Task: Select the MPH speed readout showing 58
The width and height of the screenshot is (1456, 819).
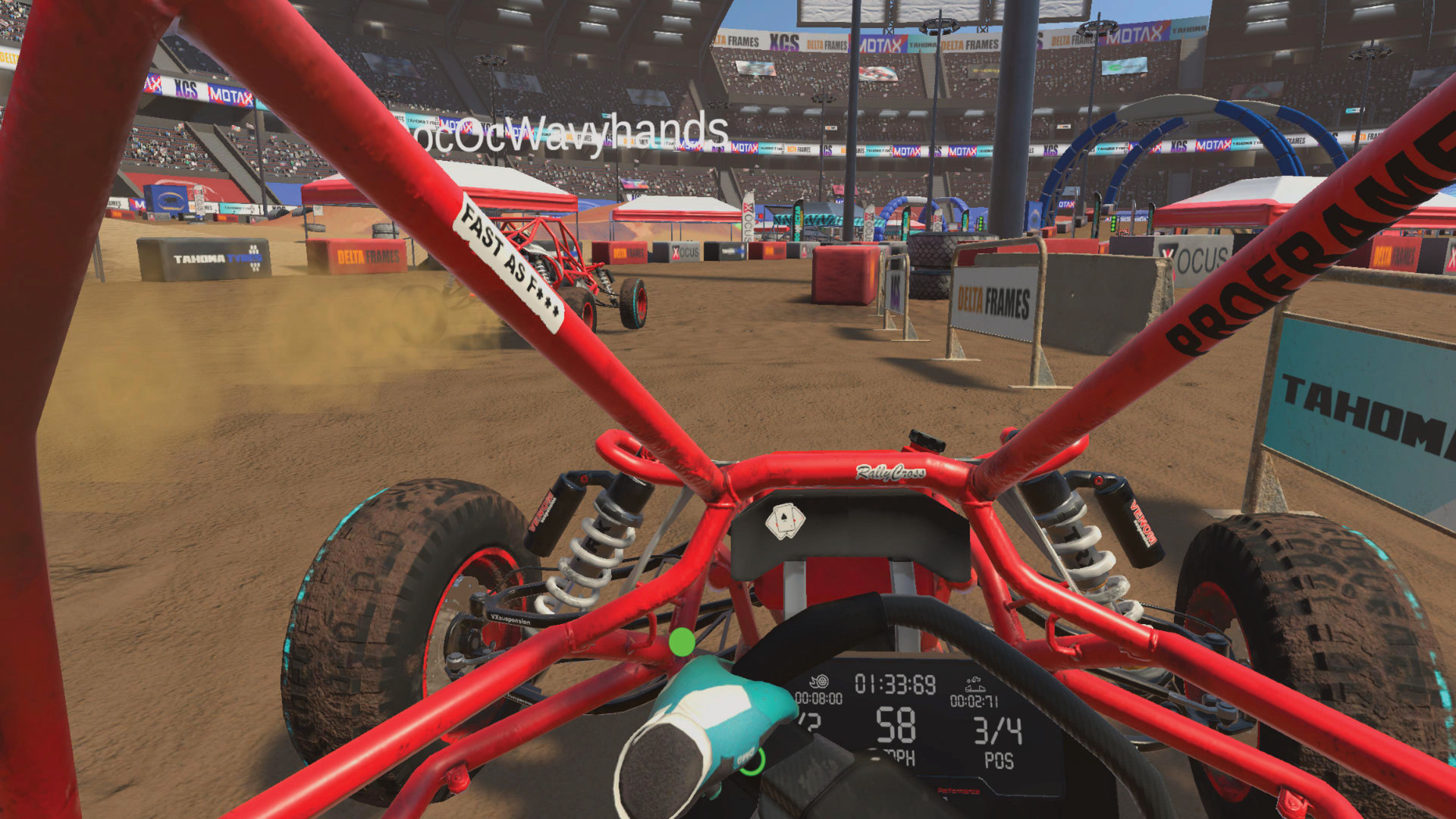Action: point(896,726)
